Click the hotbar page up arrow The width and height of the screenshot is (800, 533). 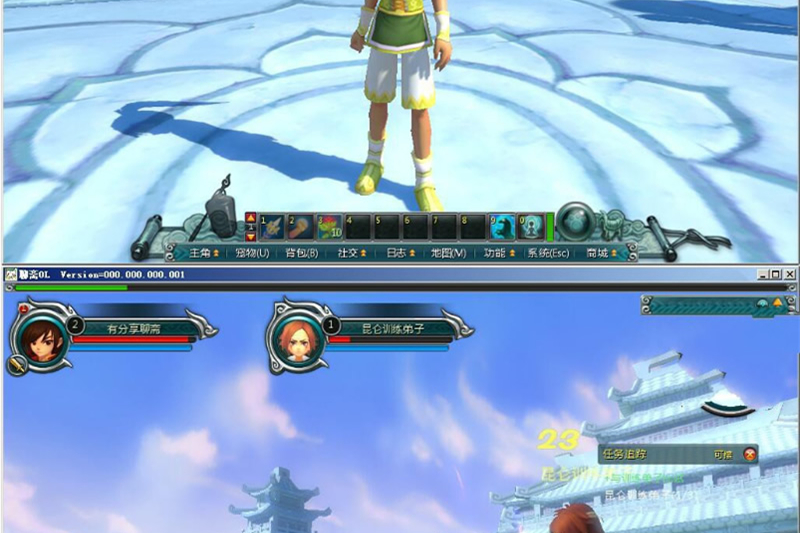tap(250, 217)
